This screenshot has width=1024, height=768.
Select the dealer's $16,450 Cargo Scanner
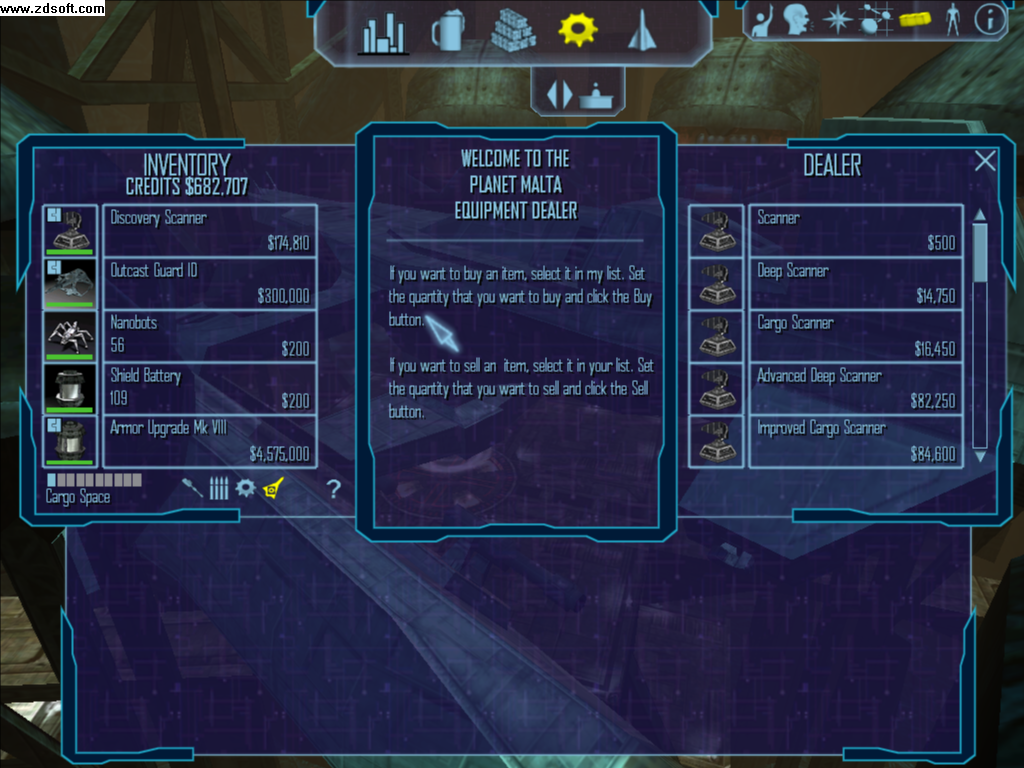(855, 336)
